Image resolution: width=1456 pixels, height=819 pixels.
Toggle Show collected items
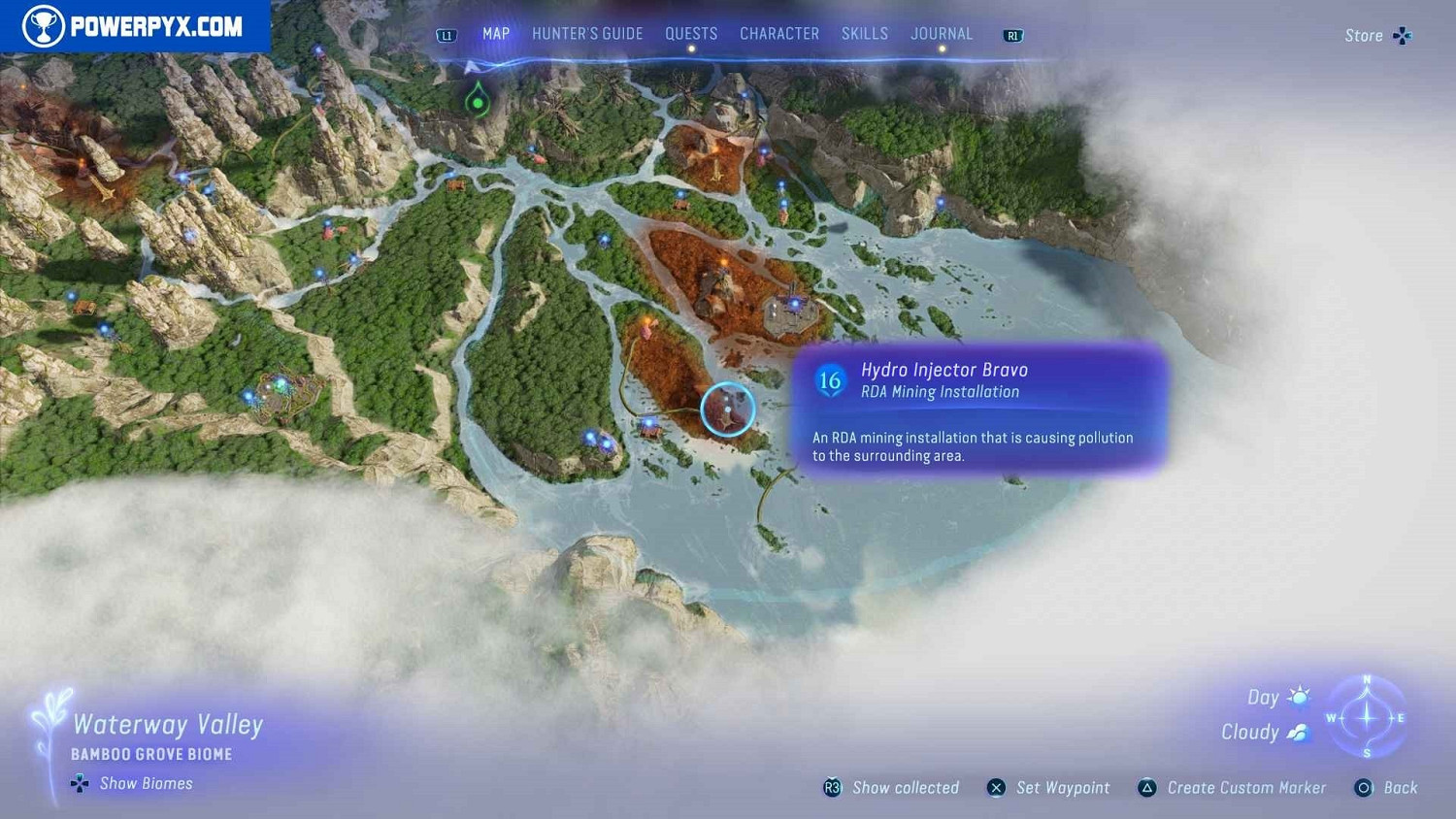tap(892, 788)
